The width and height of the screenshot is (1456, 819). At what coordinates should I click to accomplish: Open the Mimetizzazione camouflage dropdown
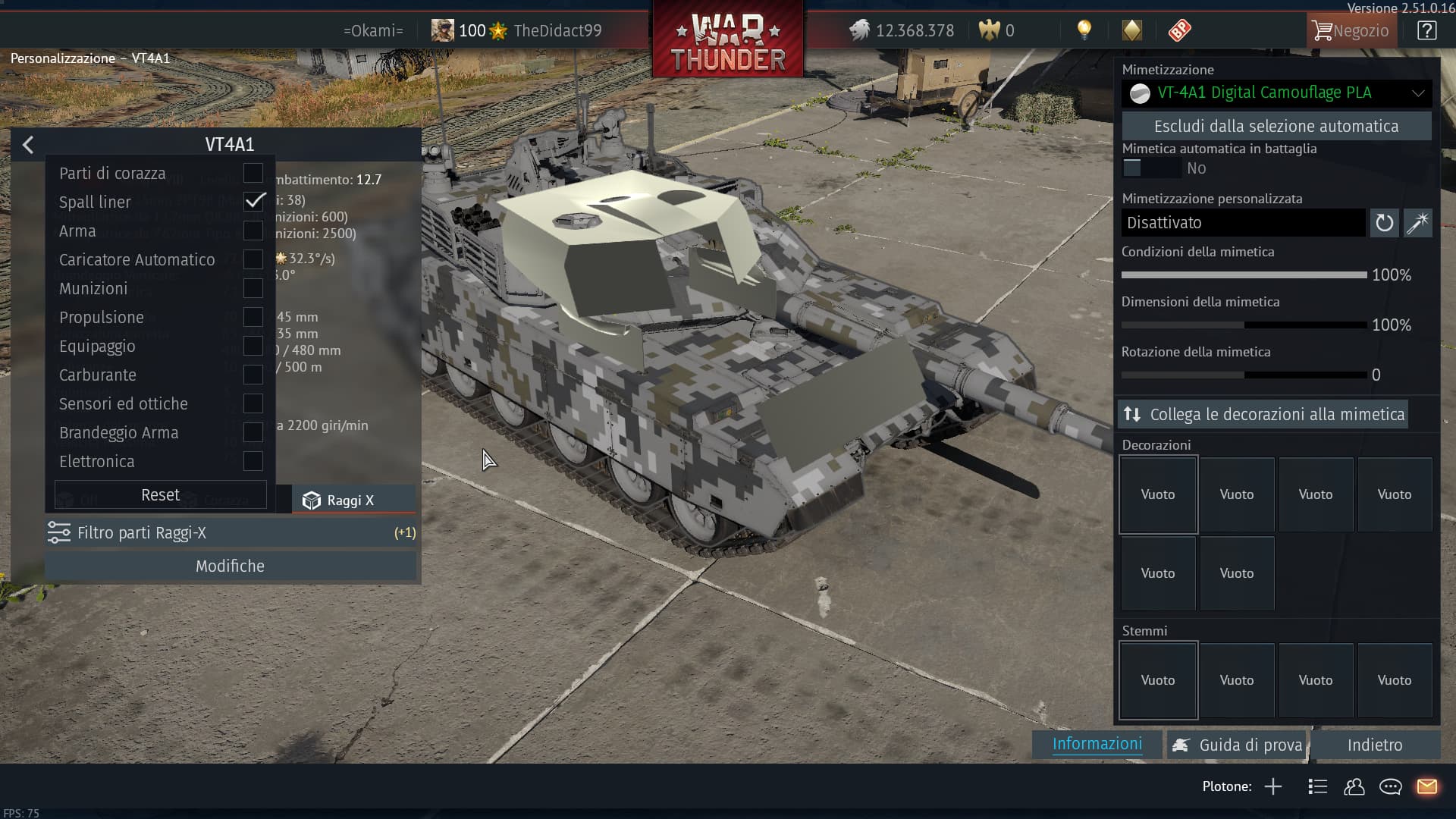1276,93
